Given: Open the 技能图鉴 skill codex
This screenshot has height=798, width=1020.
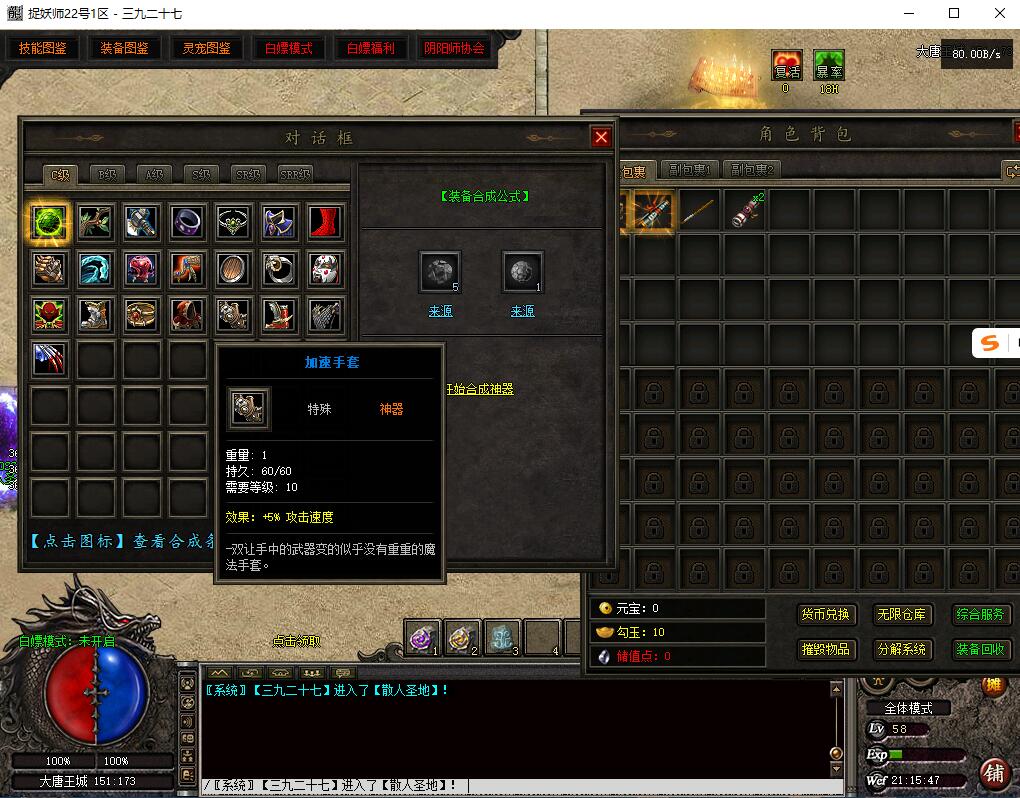Looking at the screenshot, I should pos(43,48).
